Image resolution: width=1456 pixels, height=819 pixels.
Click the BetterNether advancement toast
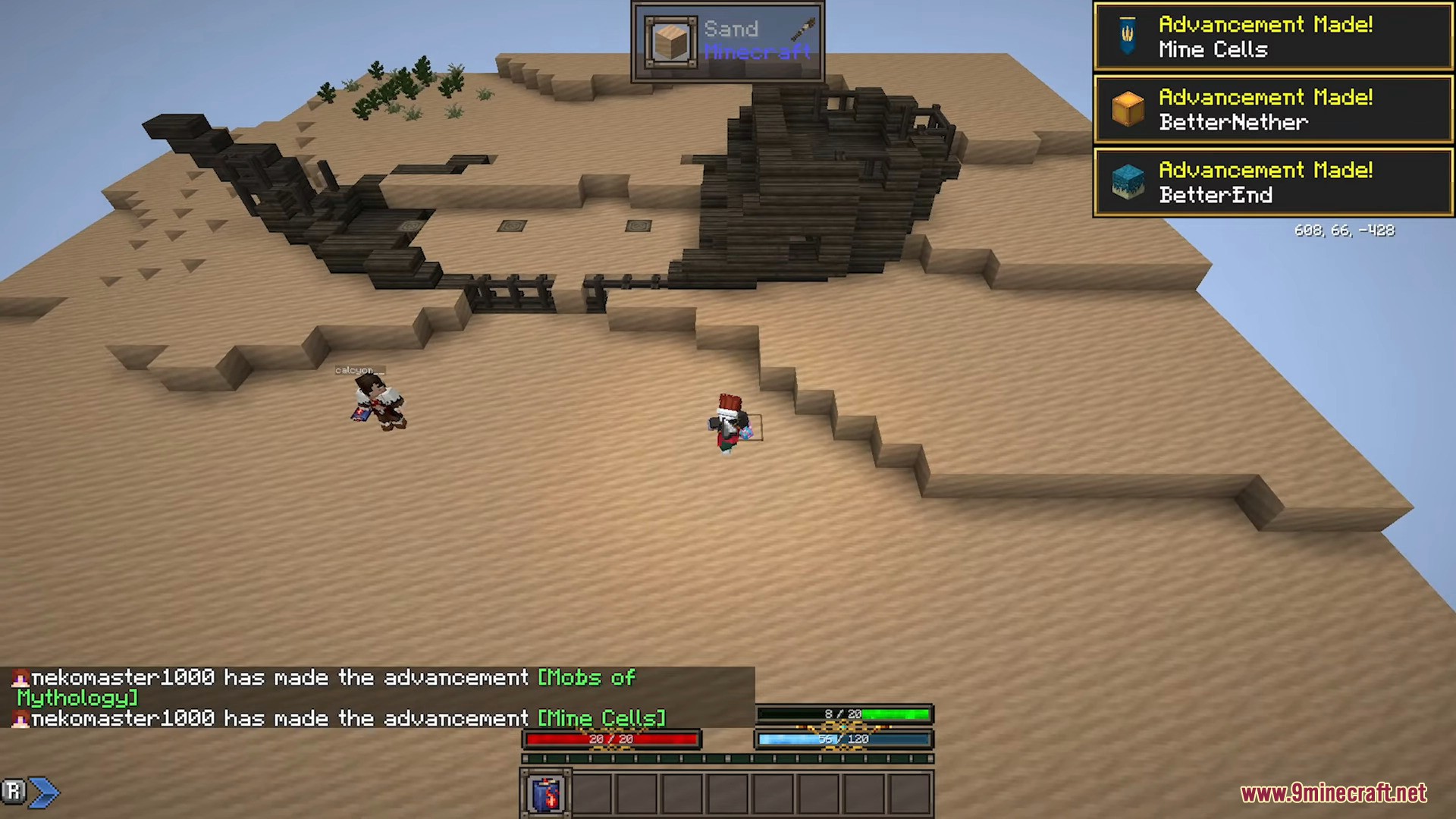point(1272,110)
